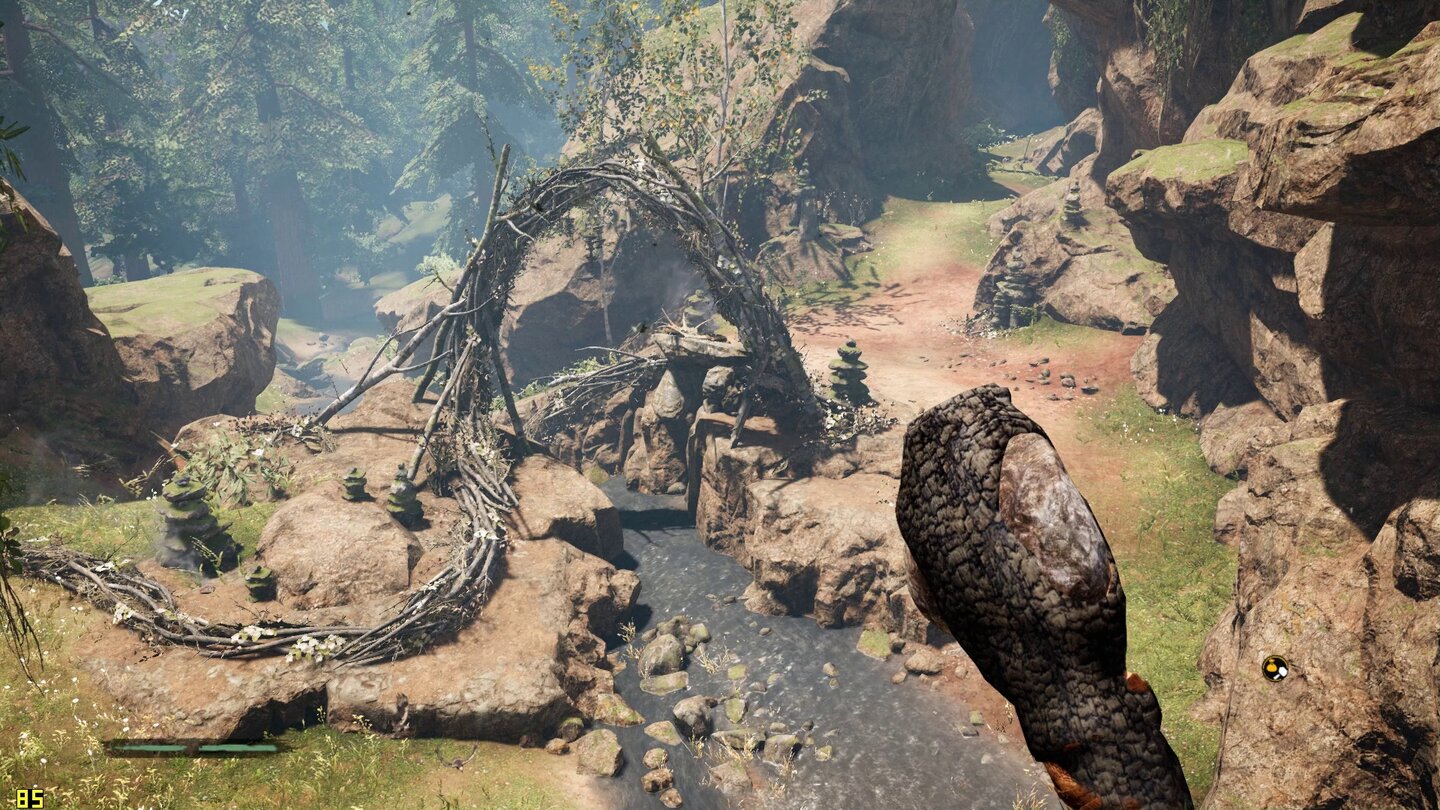Click the green health bar strip
1440x810 pixels.
click(x=195, y=747)
